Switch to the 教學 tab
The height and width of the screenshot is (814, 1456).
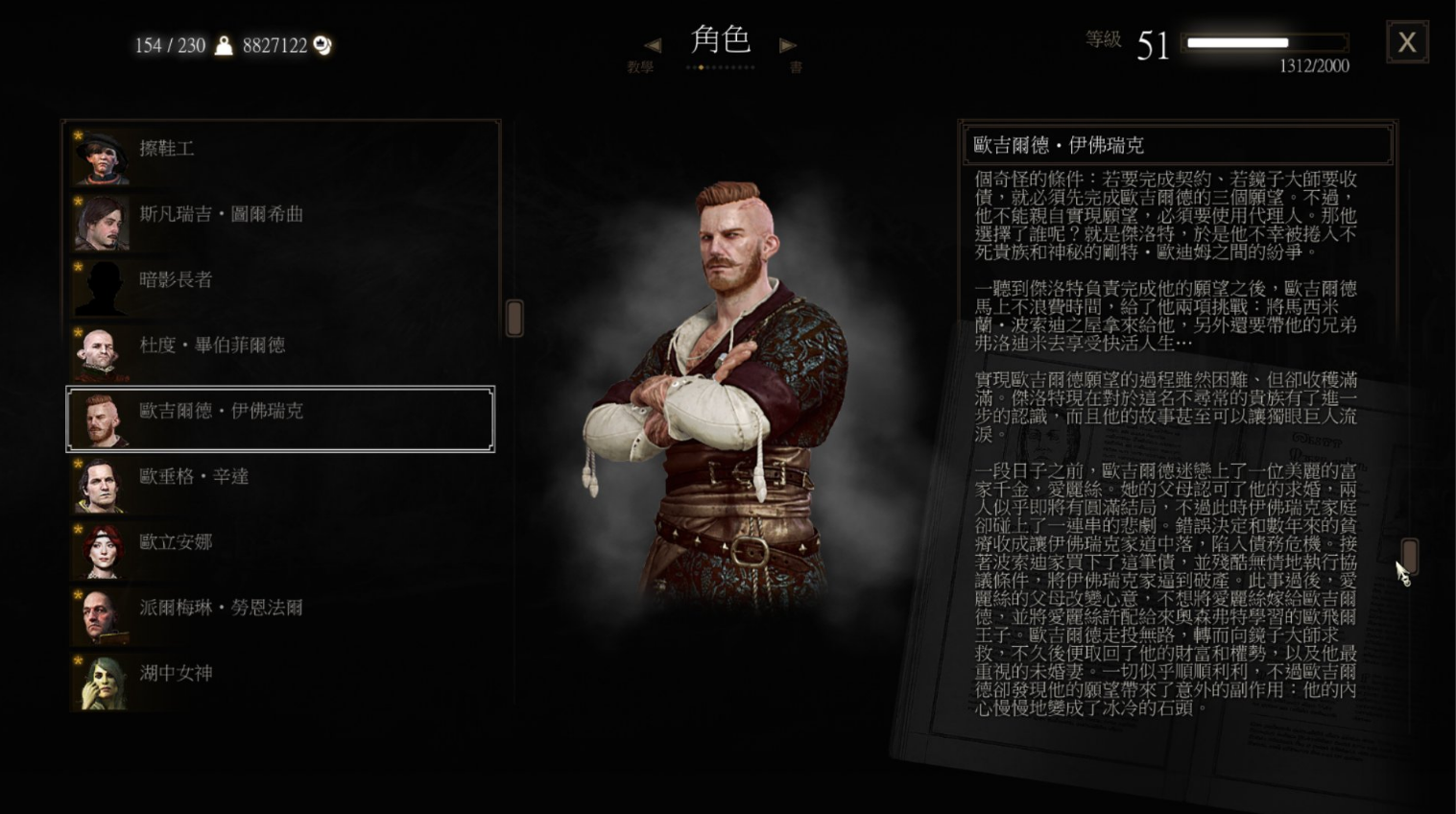637,65
